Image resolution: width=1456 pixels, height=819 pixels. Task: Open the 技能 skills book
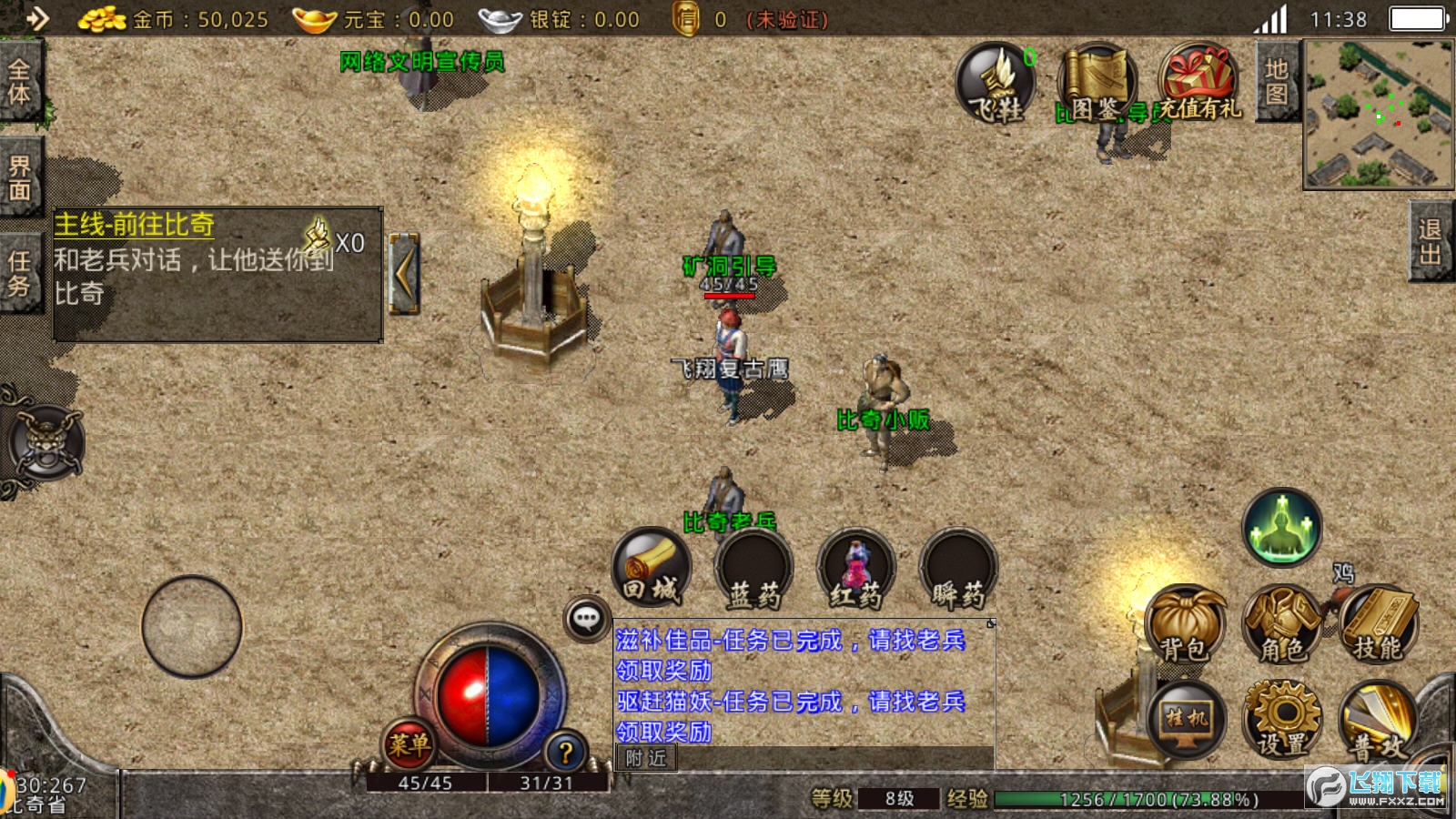(x=1378, y=625)
